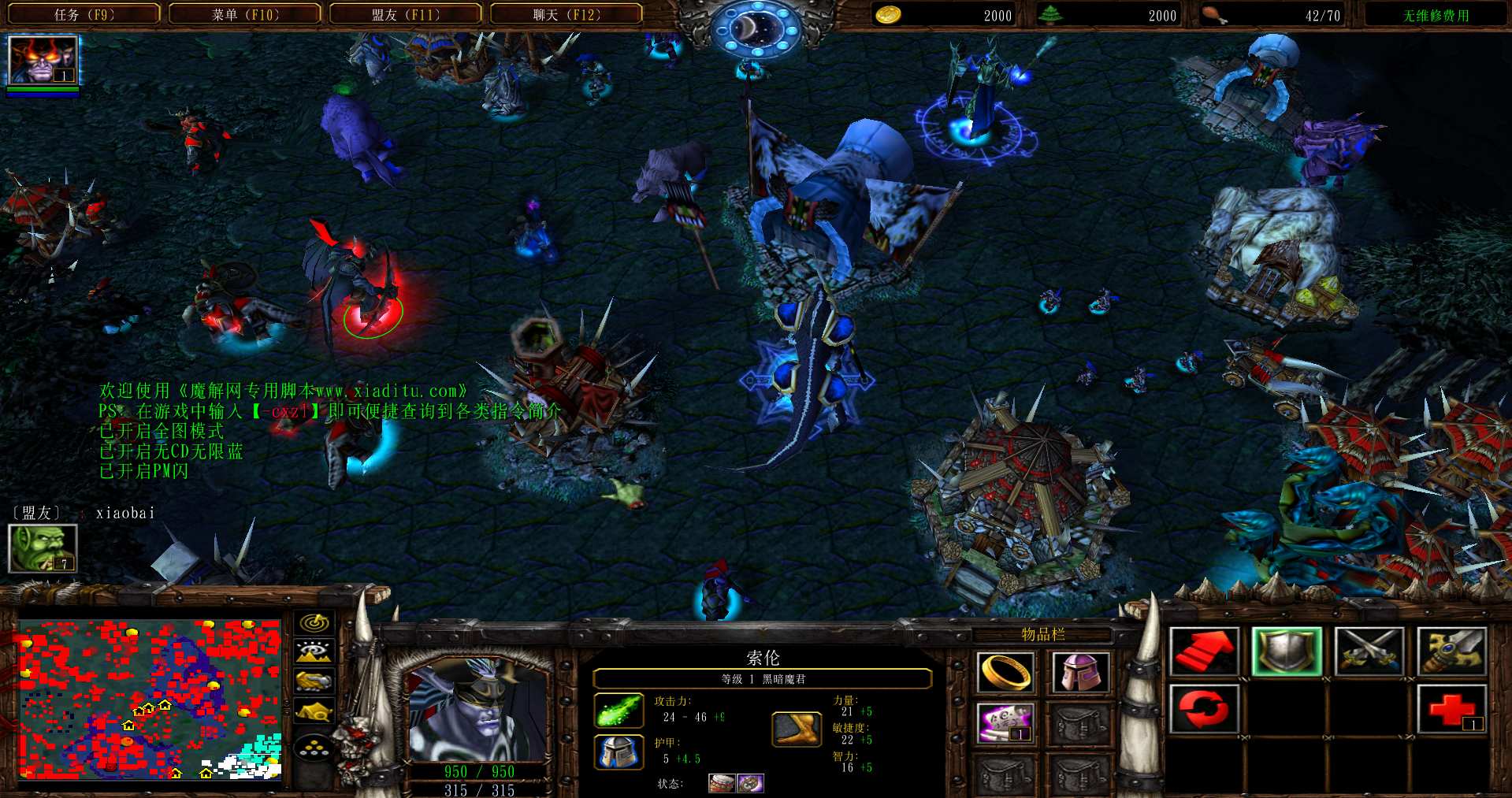This screenshot has width=1512, height=798.
Task: Select the purple helmet inventory item
Action: [x=1079, y=672]
